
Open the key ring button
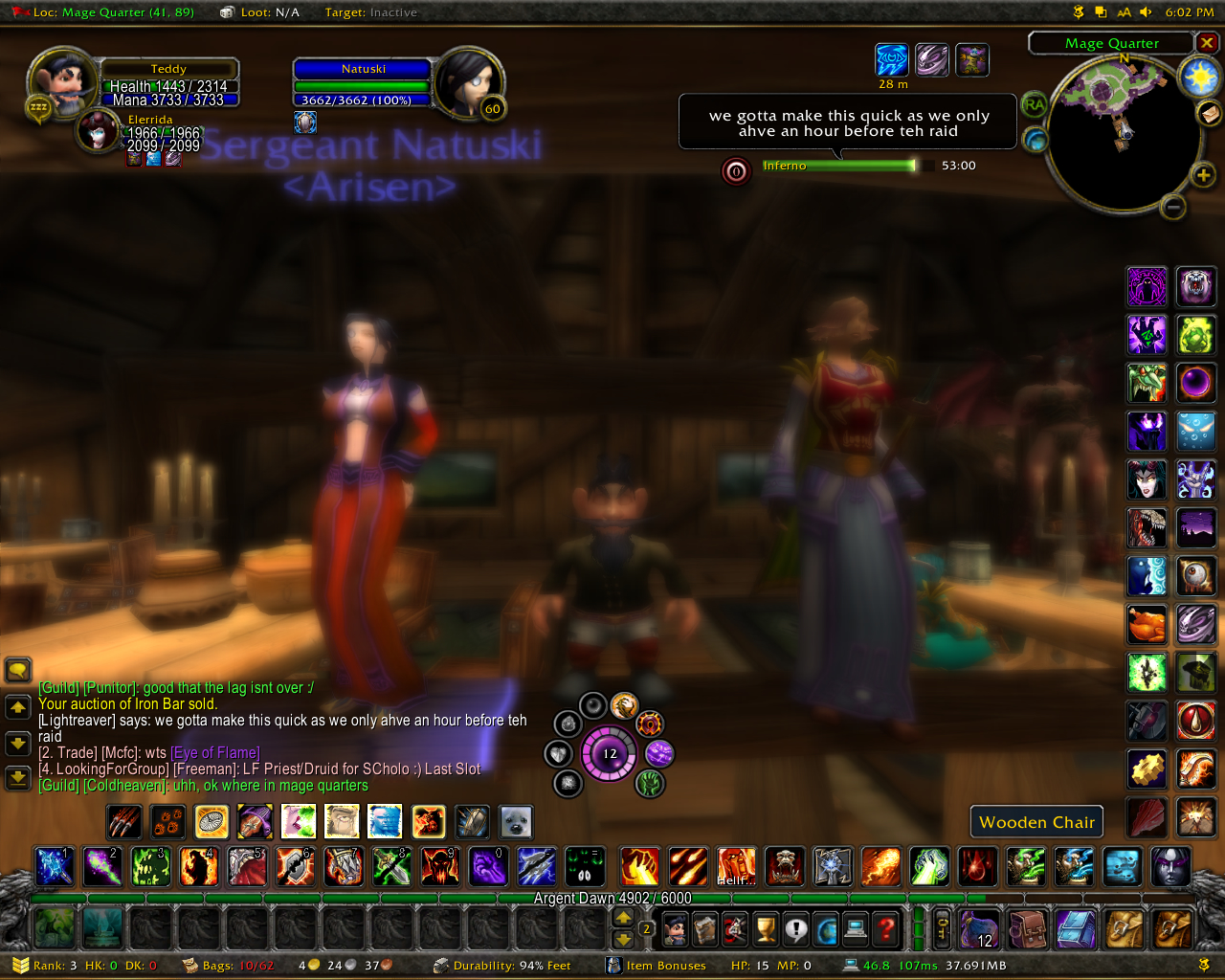[x=943, y=928]
